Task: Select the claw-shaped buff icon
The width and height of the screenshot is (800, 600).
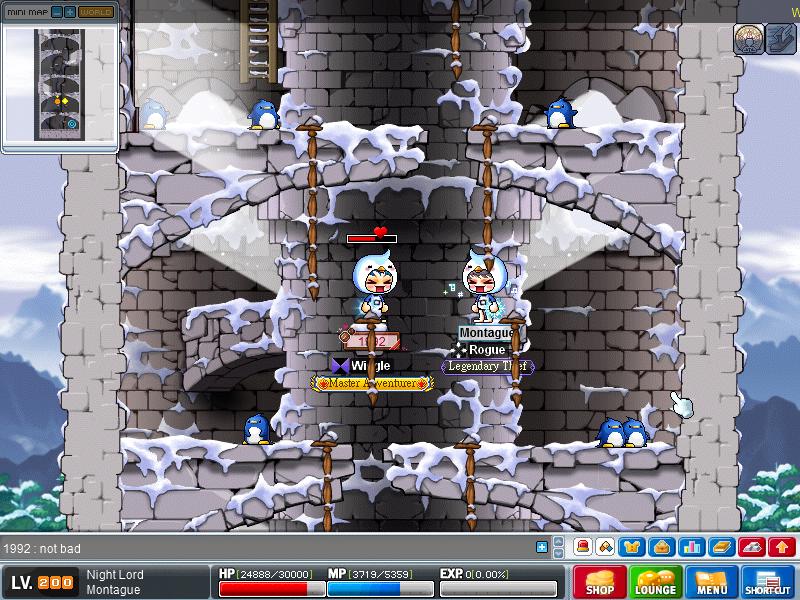Action: (780, 39)
